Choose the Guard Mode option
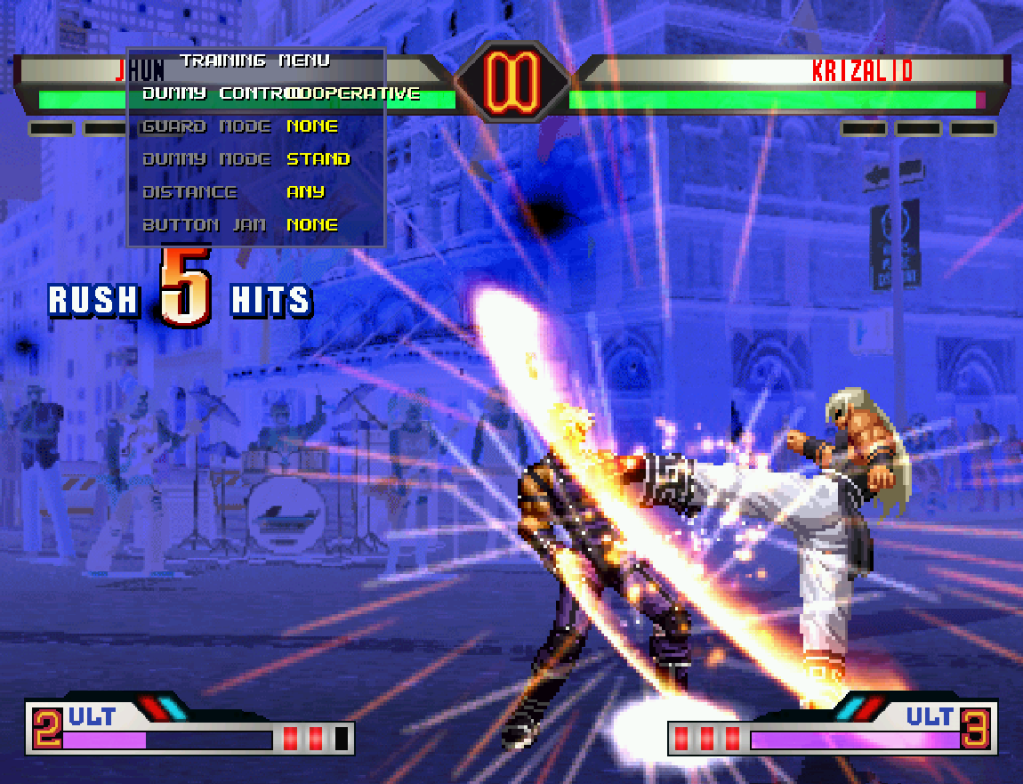Image resolution: width=1023 pixels, height=784 pixels. (x=255, y=127)
